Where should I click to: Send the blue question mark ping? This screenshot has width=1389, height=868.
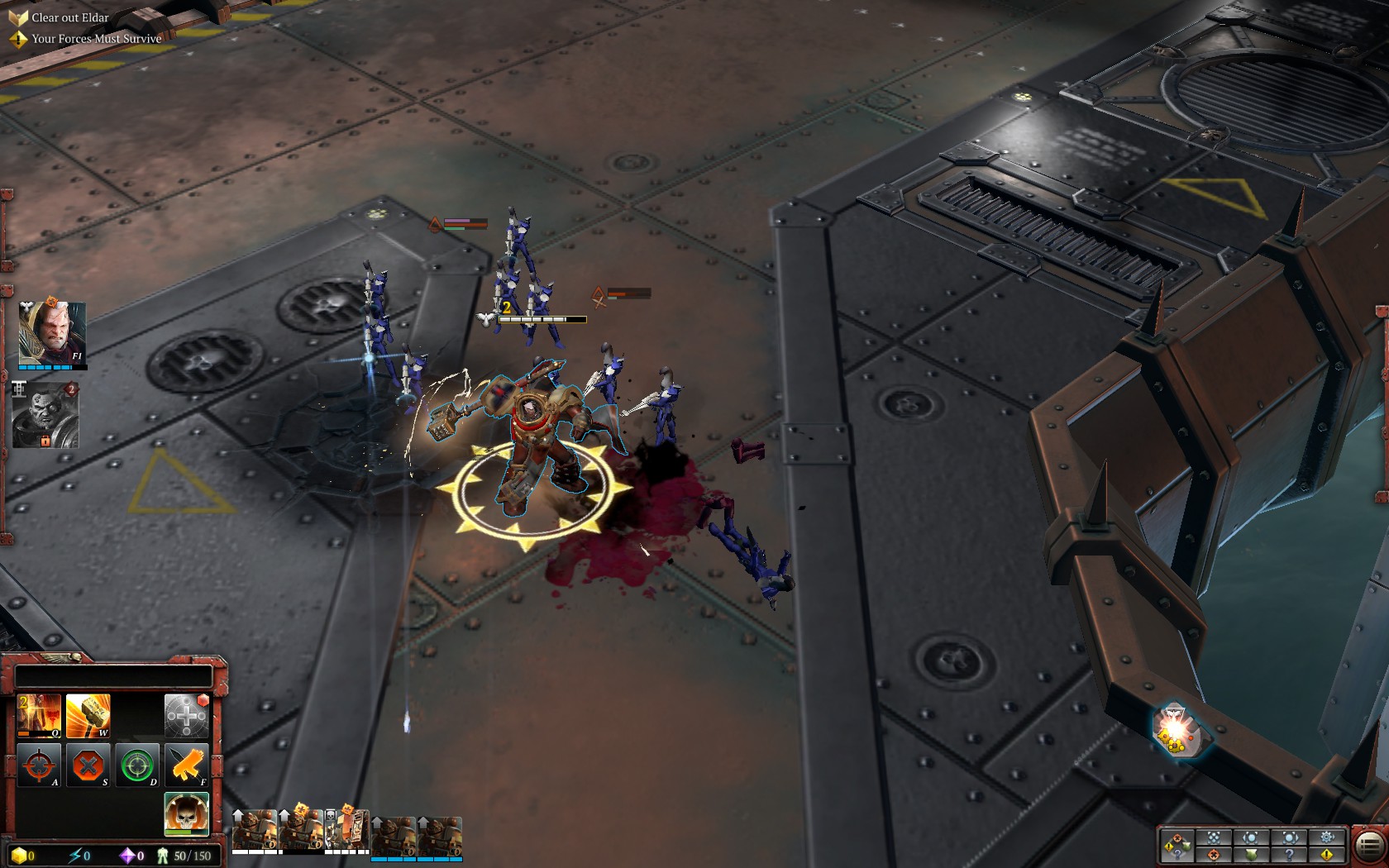(1289, 854)
